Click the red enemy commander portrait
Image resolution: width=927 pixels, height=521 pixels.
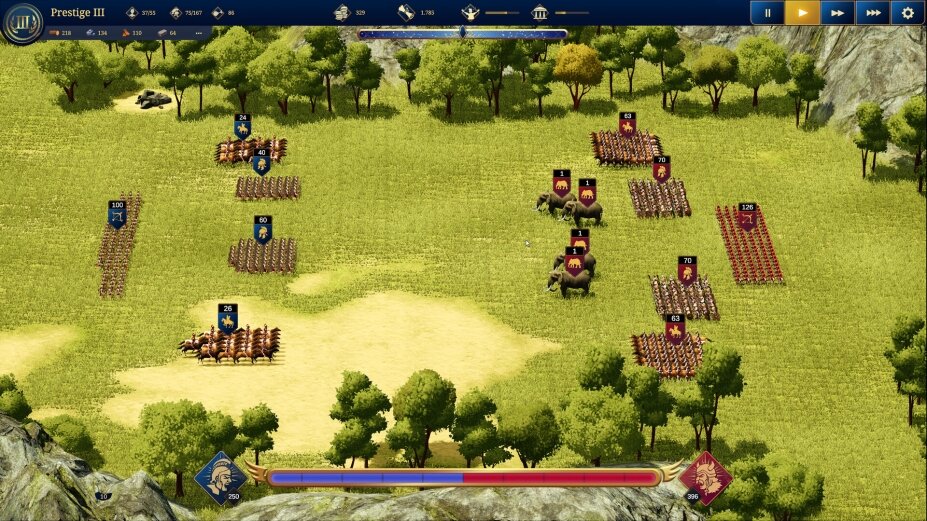click(705, 477)
